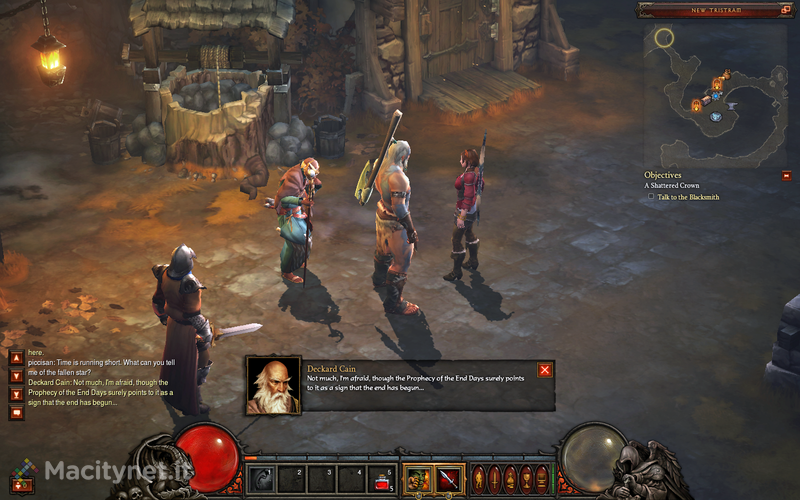
Task: Click the Deckard Cain portrait in dialogue
Action: (x=273, y=385)
